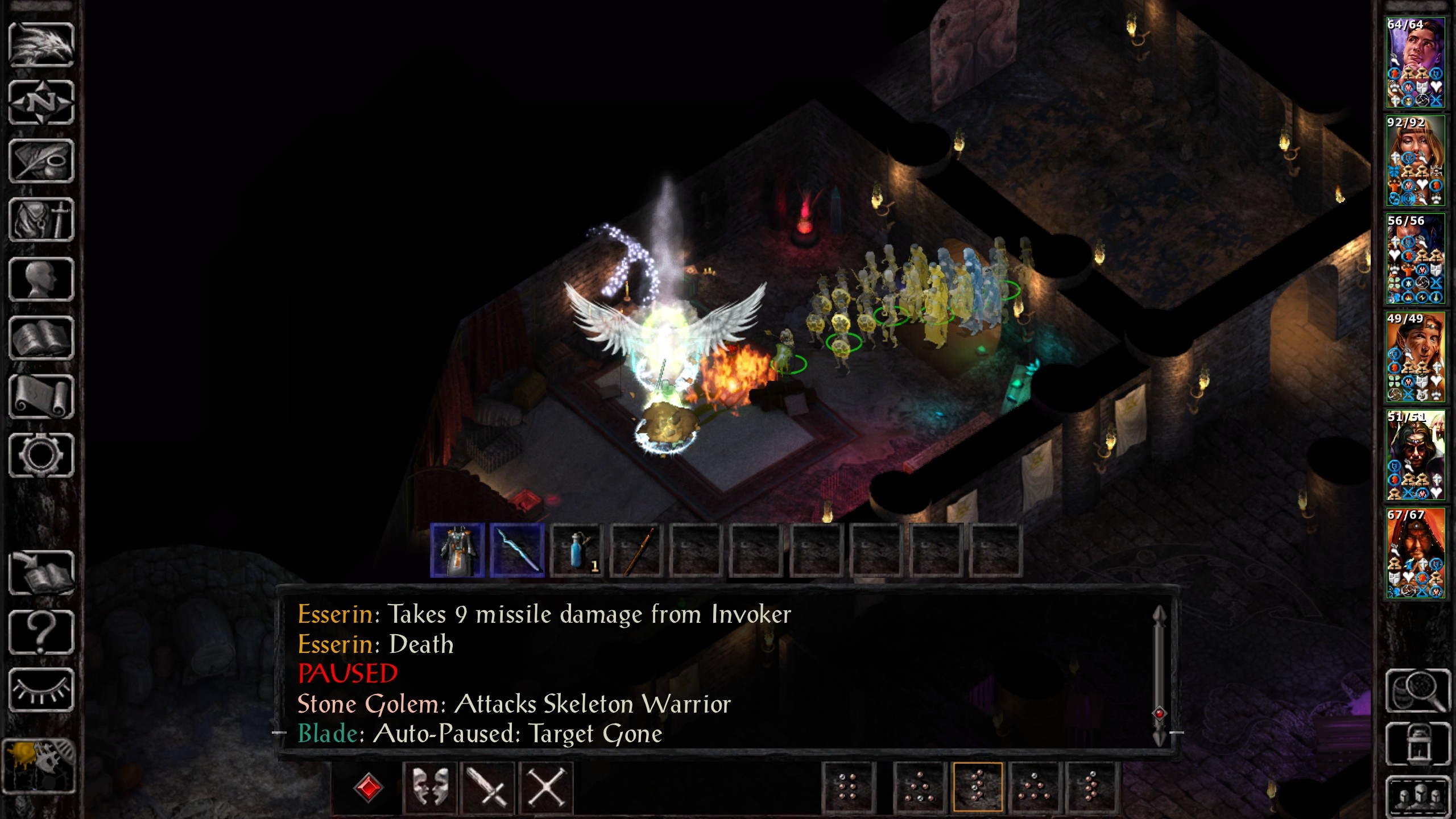Viewport: 1456px width, 819px height.
Task: Toggle pause on the sun-and-skull clock
Action: [x=40, y=765]
